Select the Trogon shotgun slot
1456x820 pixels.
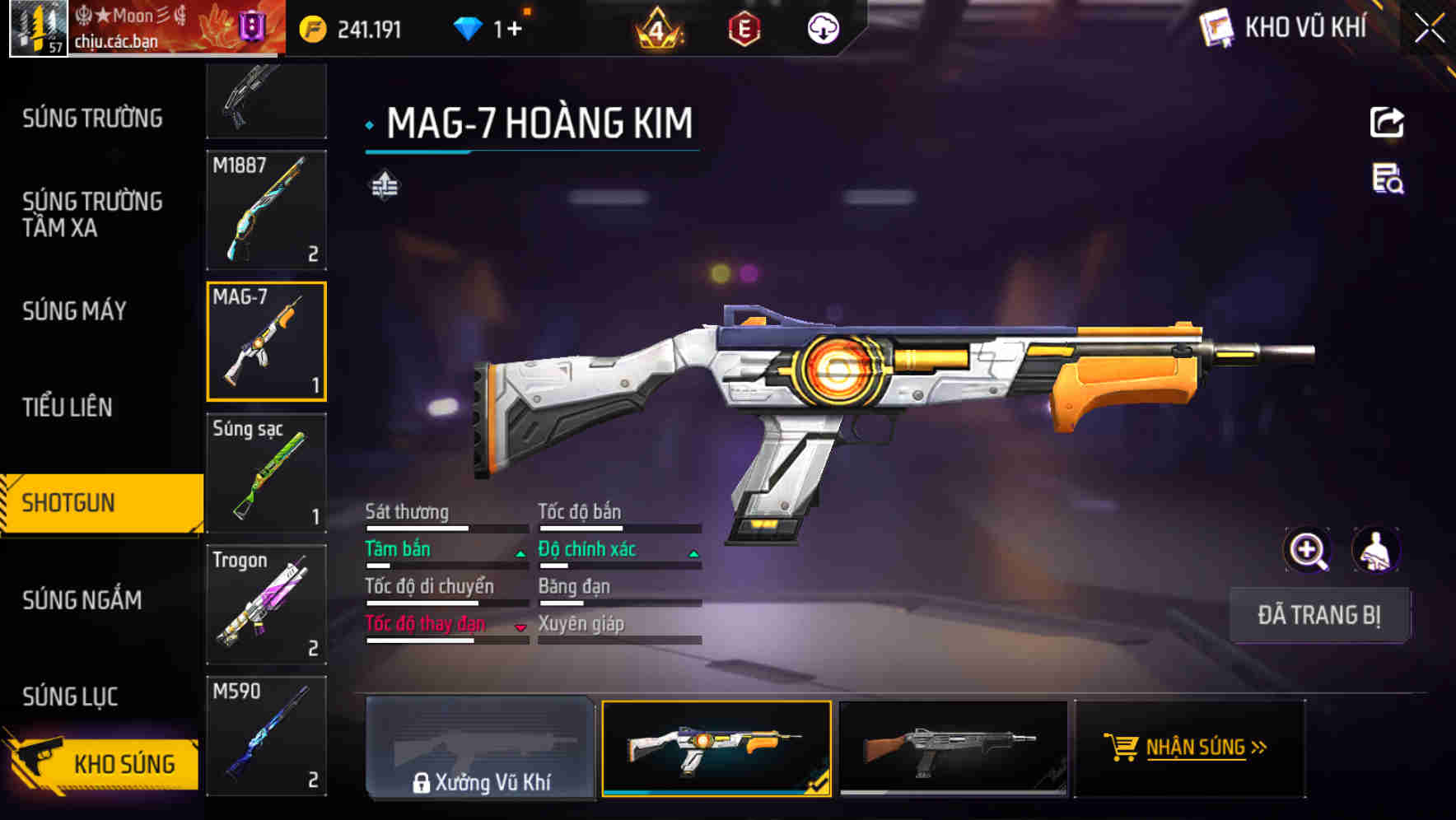(266, 604)
